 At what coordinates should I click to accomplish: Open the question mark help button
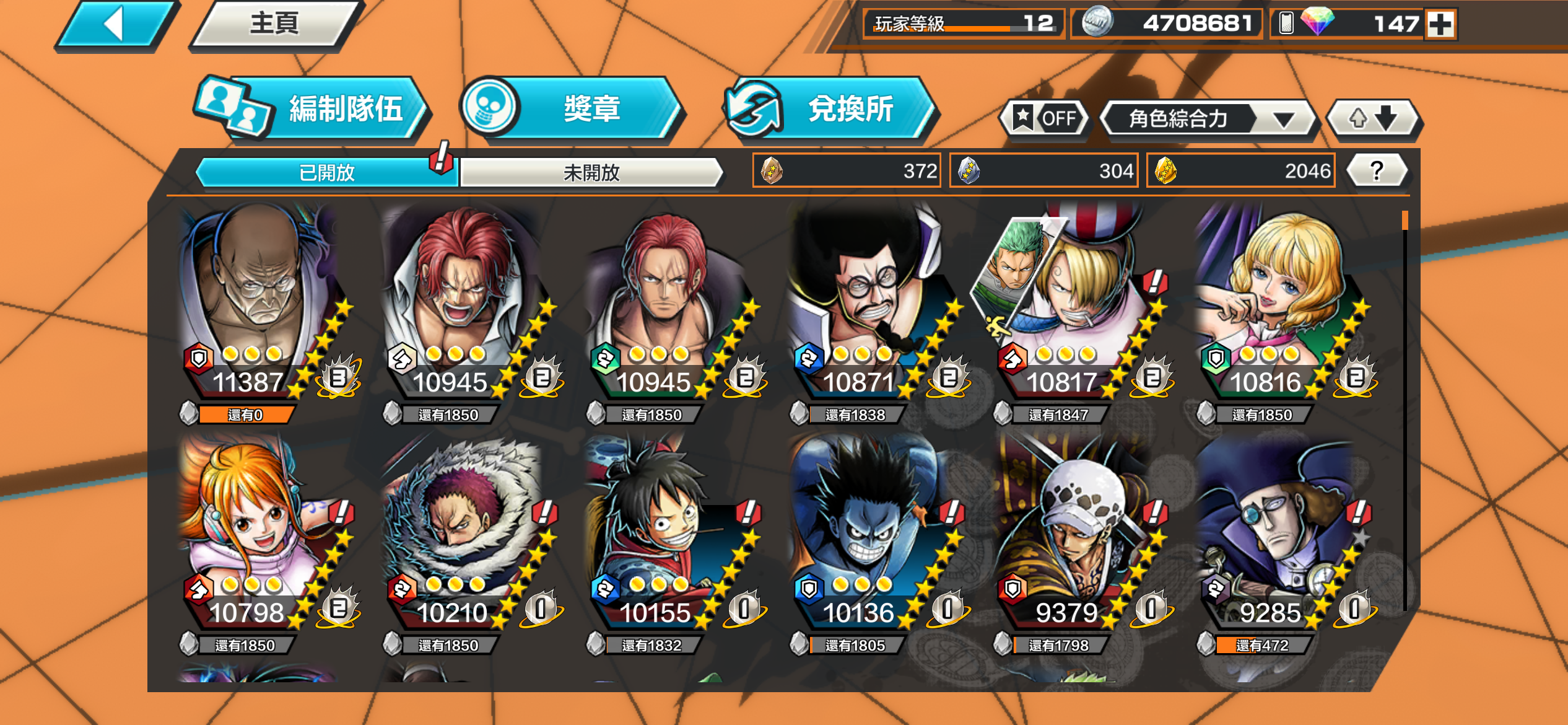click(x=1376, y=170)
